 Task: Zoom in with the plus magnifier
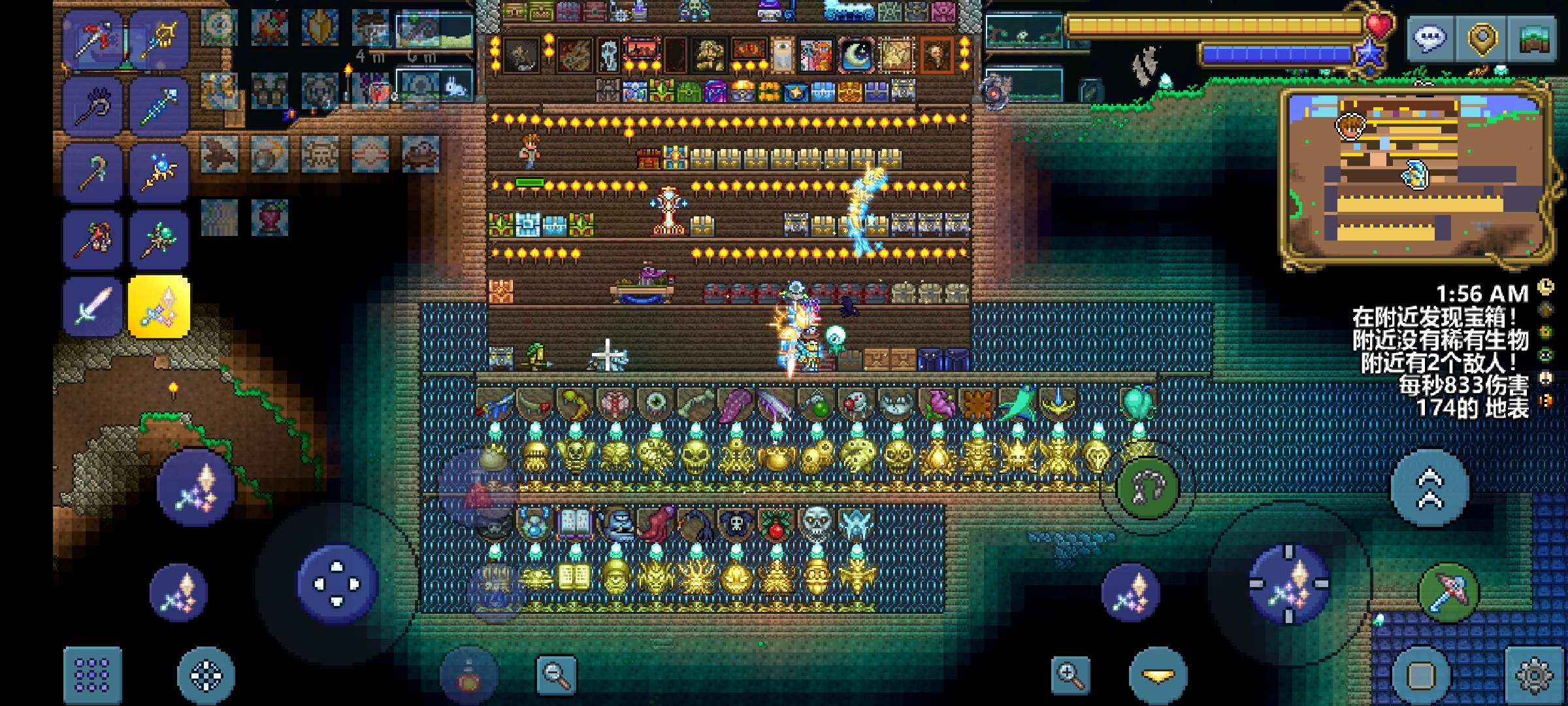click(1071, 675)
